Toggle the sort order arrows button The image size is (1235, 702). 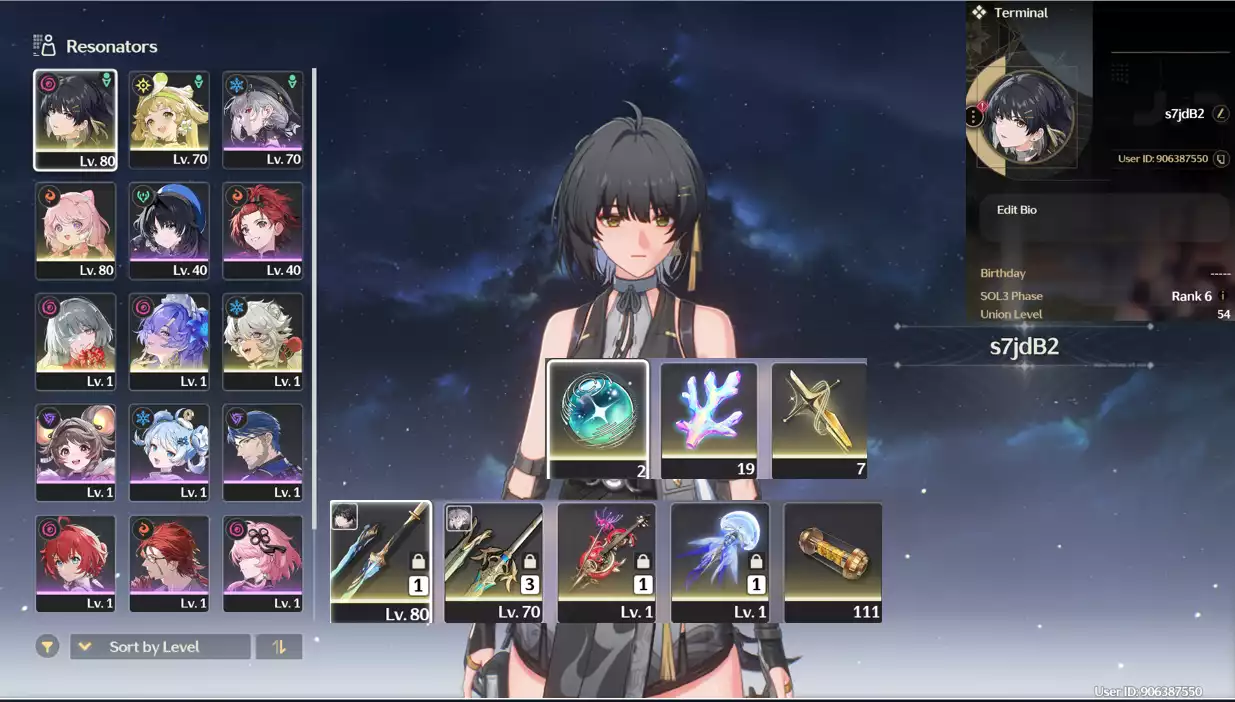[x=279, y=647]
